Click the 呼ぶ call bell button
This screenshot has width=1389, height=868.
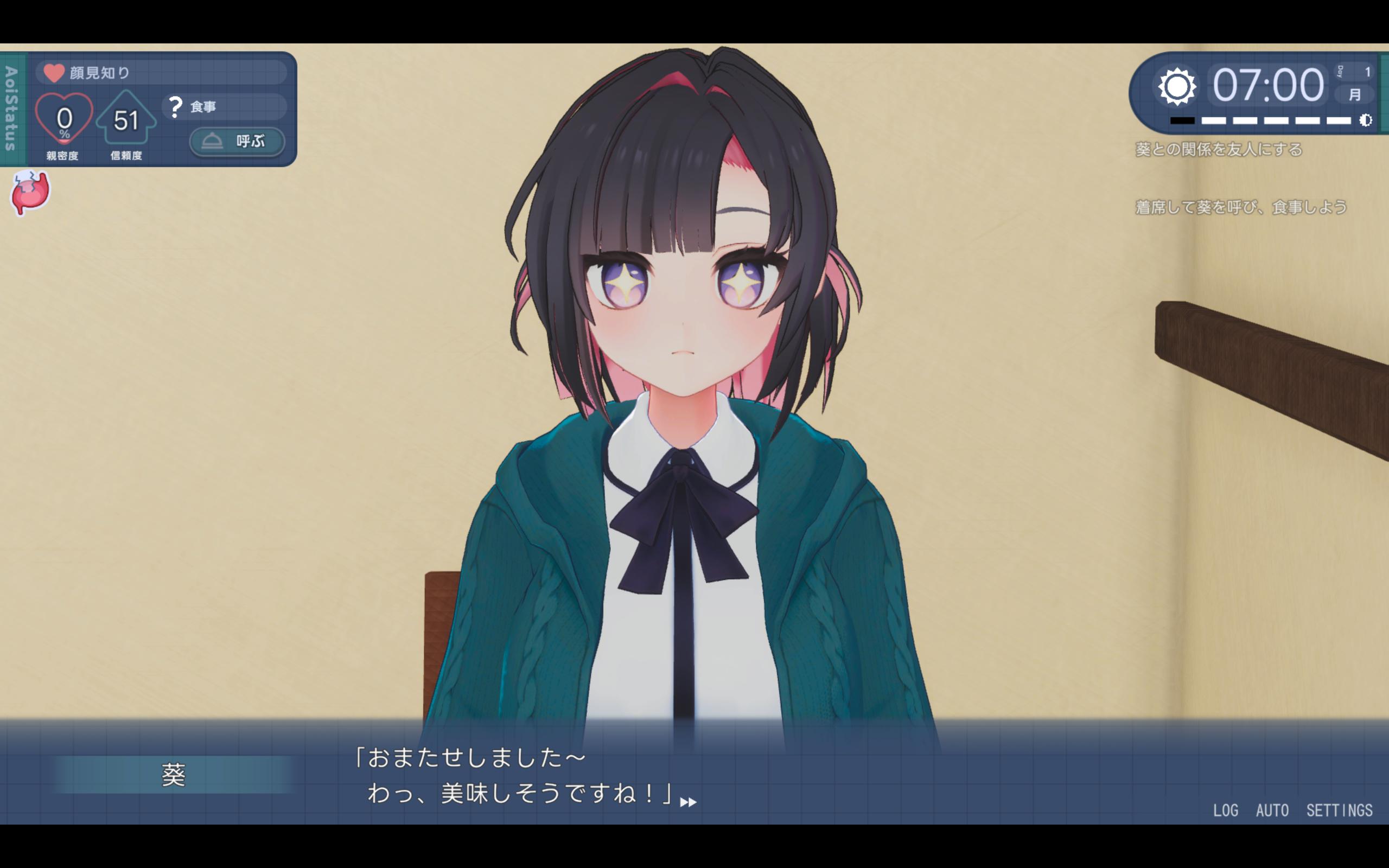coord(237,141)
